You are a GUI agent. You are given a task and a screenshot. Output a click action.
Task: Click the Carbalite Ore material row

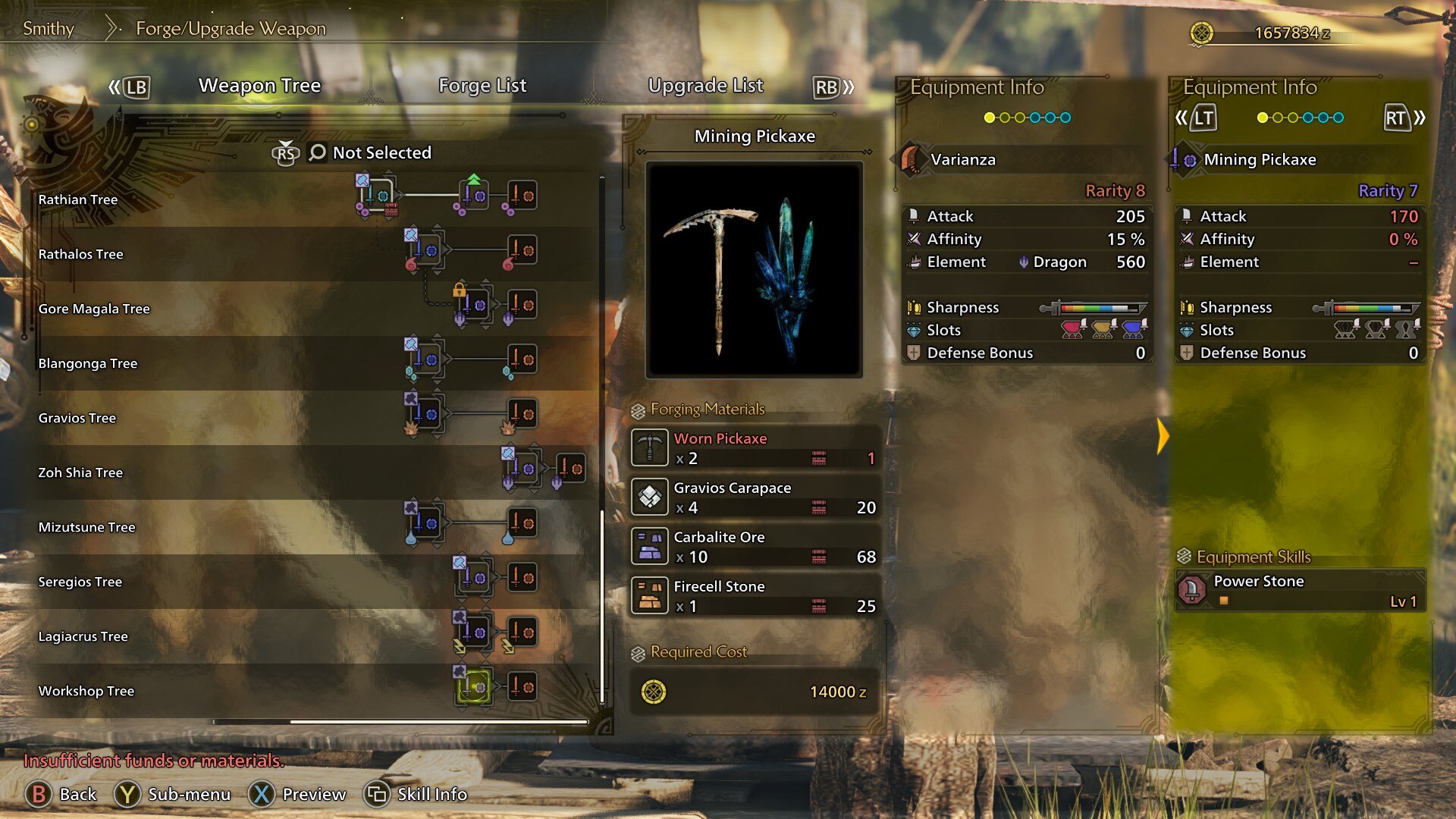tap(755, 547)
